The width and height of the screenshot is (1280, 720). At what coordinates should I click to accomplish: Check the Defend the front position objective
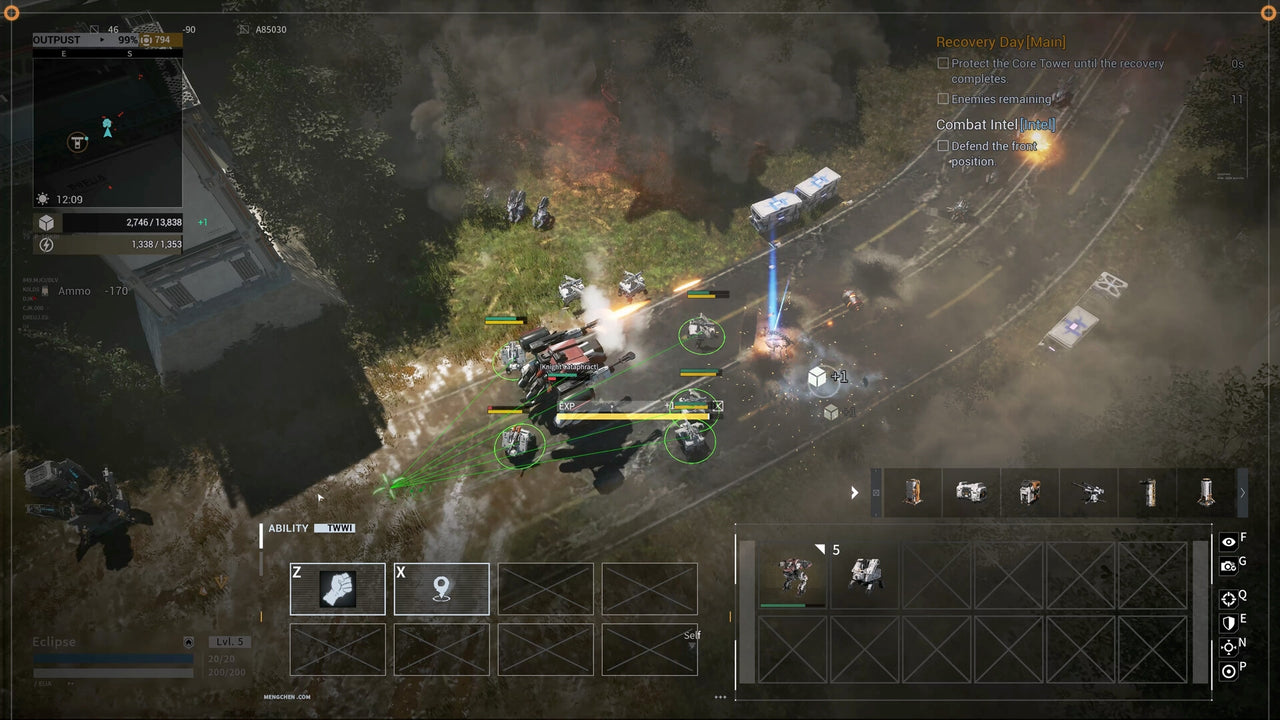click(943, 145)
